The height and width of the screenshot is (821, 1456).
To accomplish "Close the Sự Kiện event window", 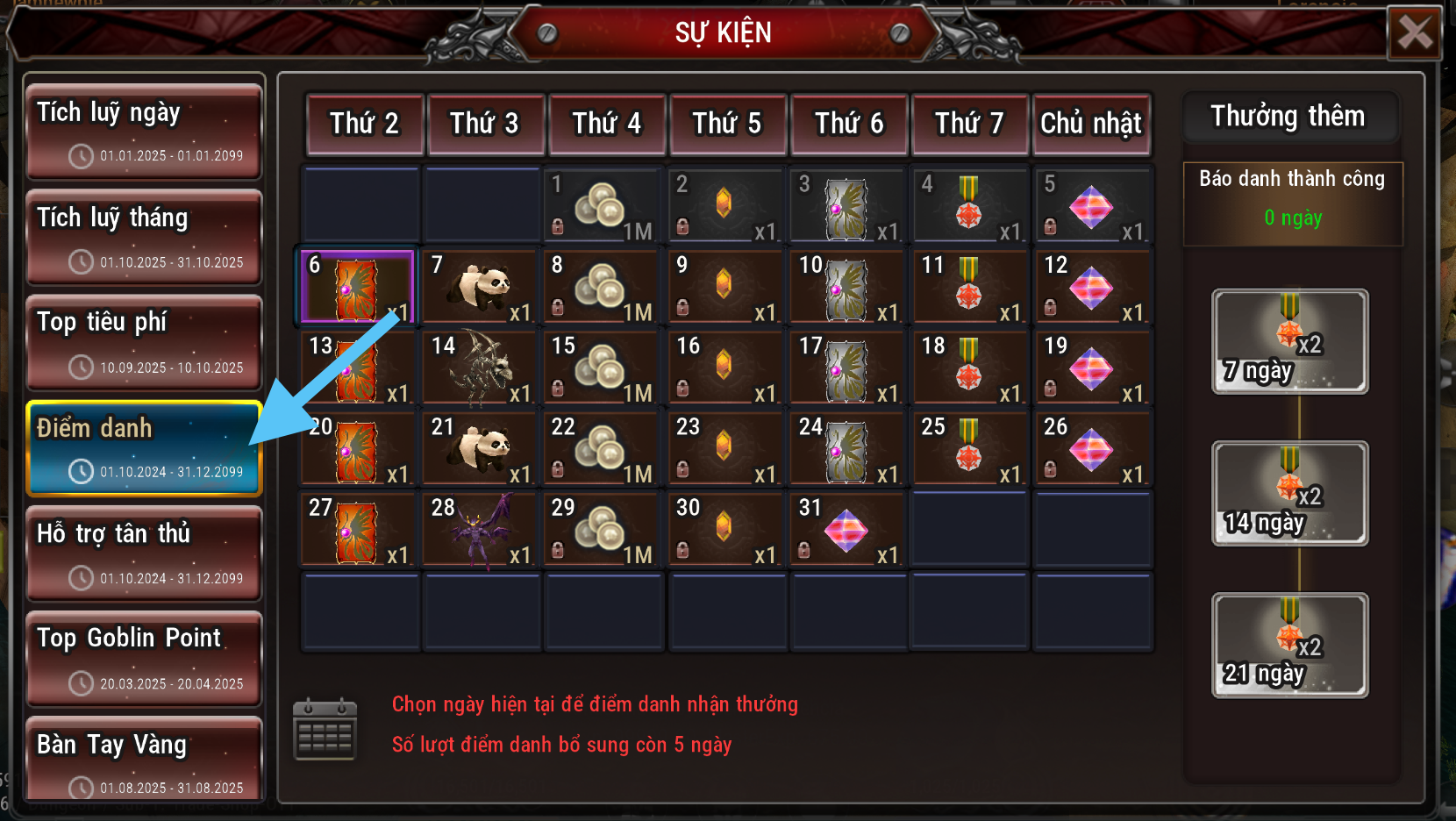I will click(x=1414, y=33).
